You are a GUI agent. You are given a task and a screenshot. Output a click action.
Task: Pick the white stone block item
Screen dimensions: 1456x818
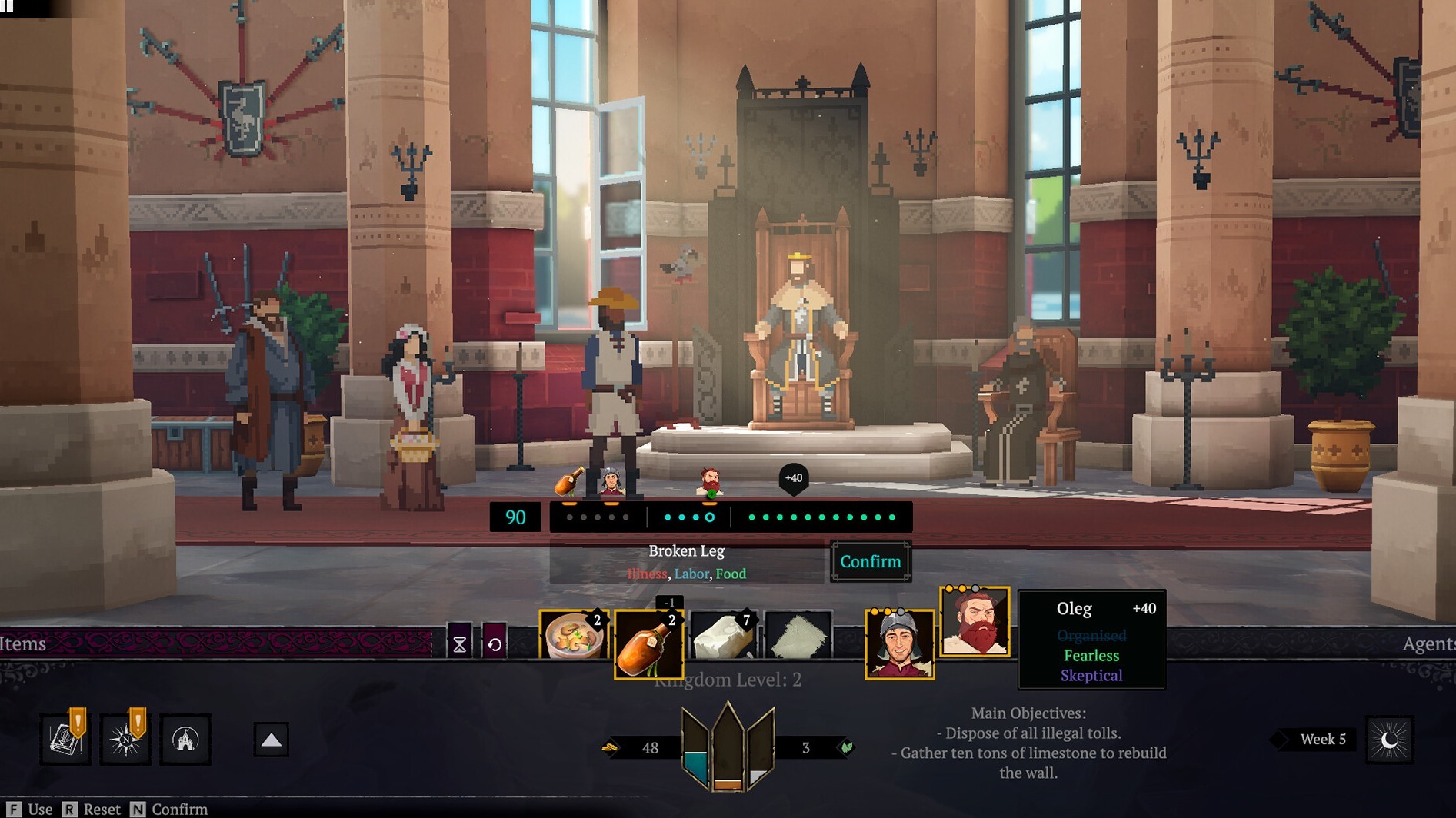(722, 636)
